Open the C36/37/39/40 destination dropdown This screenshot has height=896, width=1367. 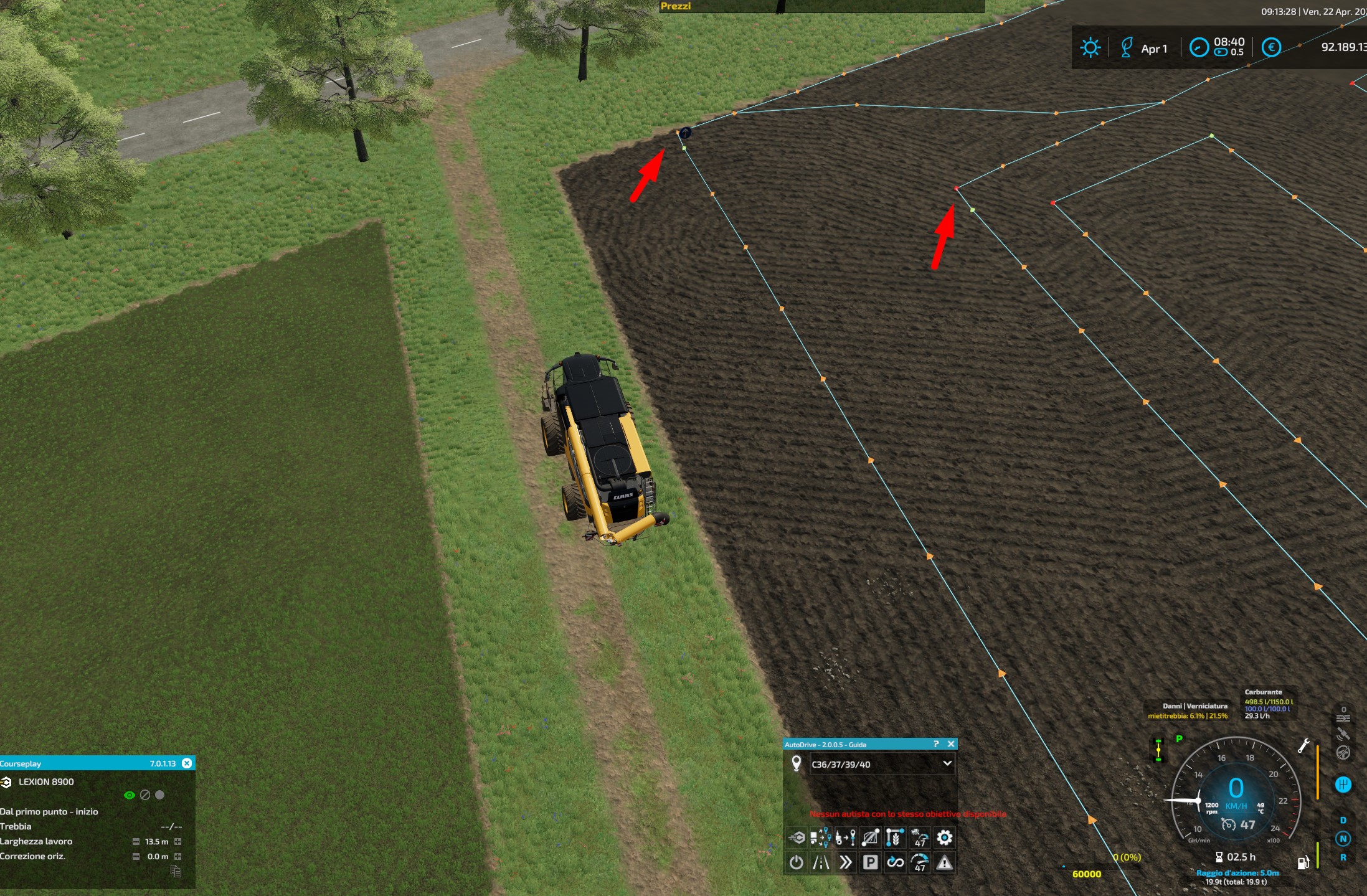coord(881,764)
